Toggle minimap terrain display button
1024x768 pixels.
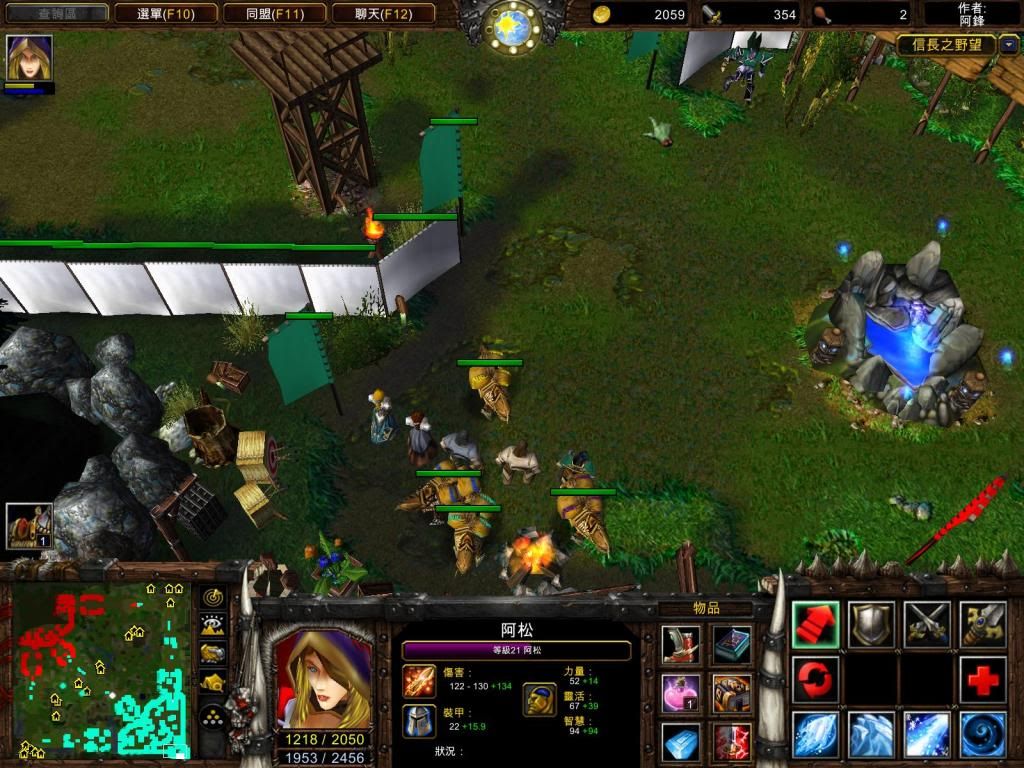click(213, 625)
